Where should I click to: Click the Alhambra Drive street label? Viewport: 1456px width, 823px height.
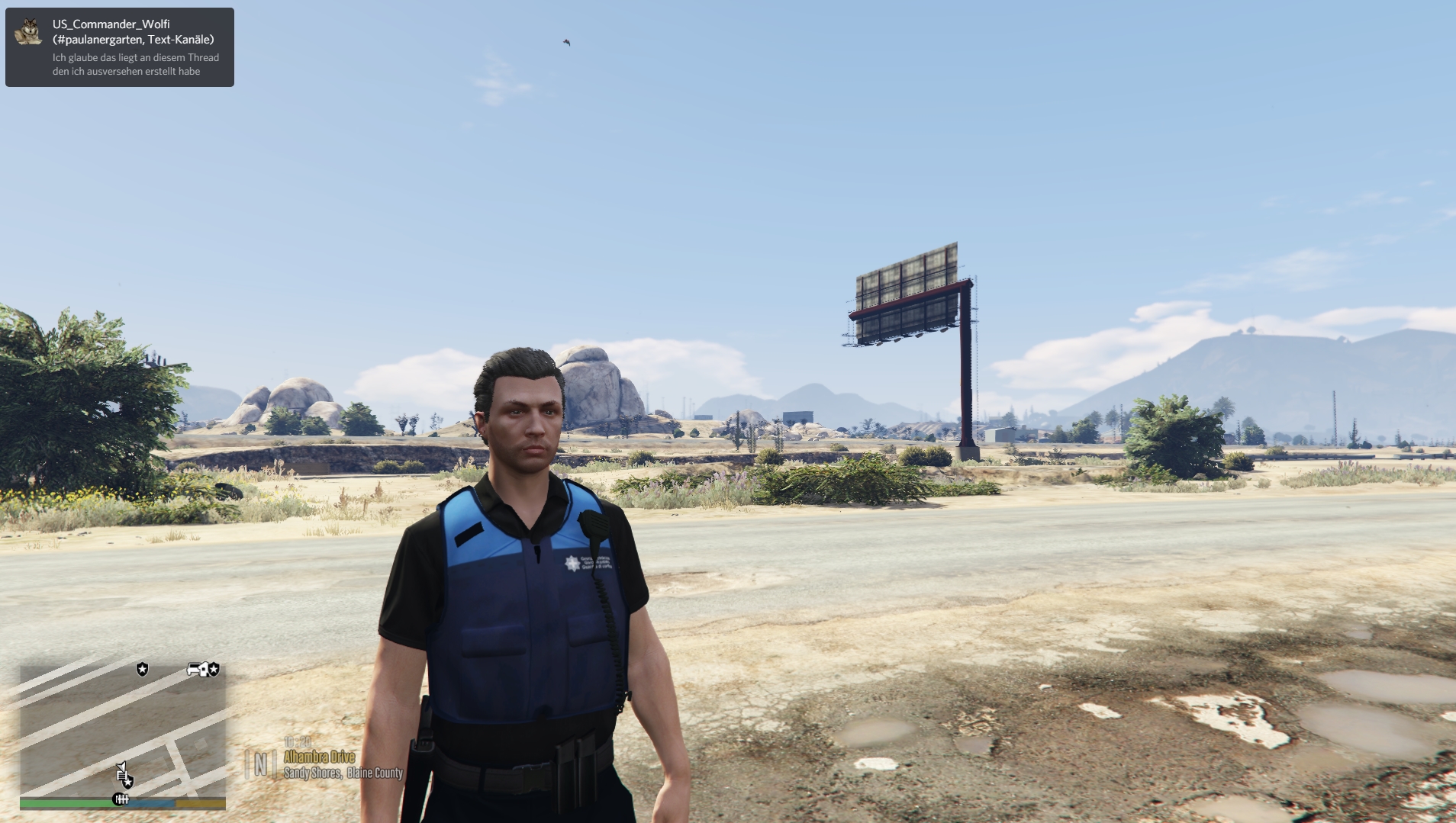319,757
